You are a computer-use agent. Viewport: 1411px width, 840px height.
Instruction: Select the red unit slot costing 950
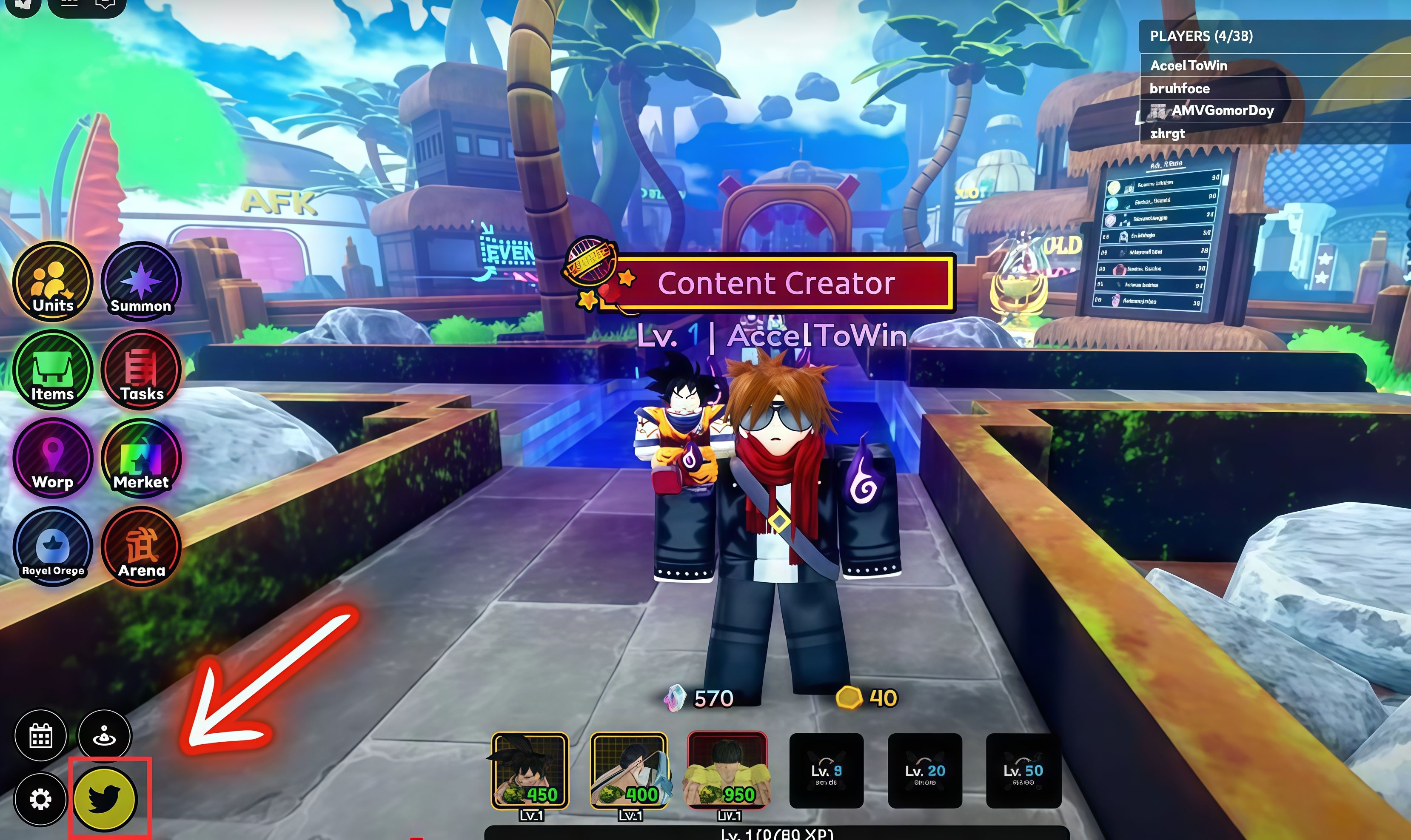click(727, 770)
